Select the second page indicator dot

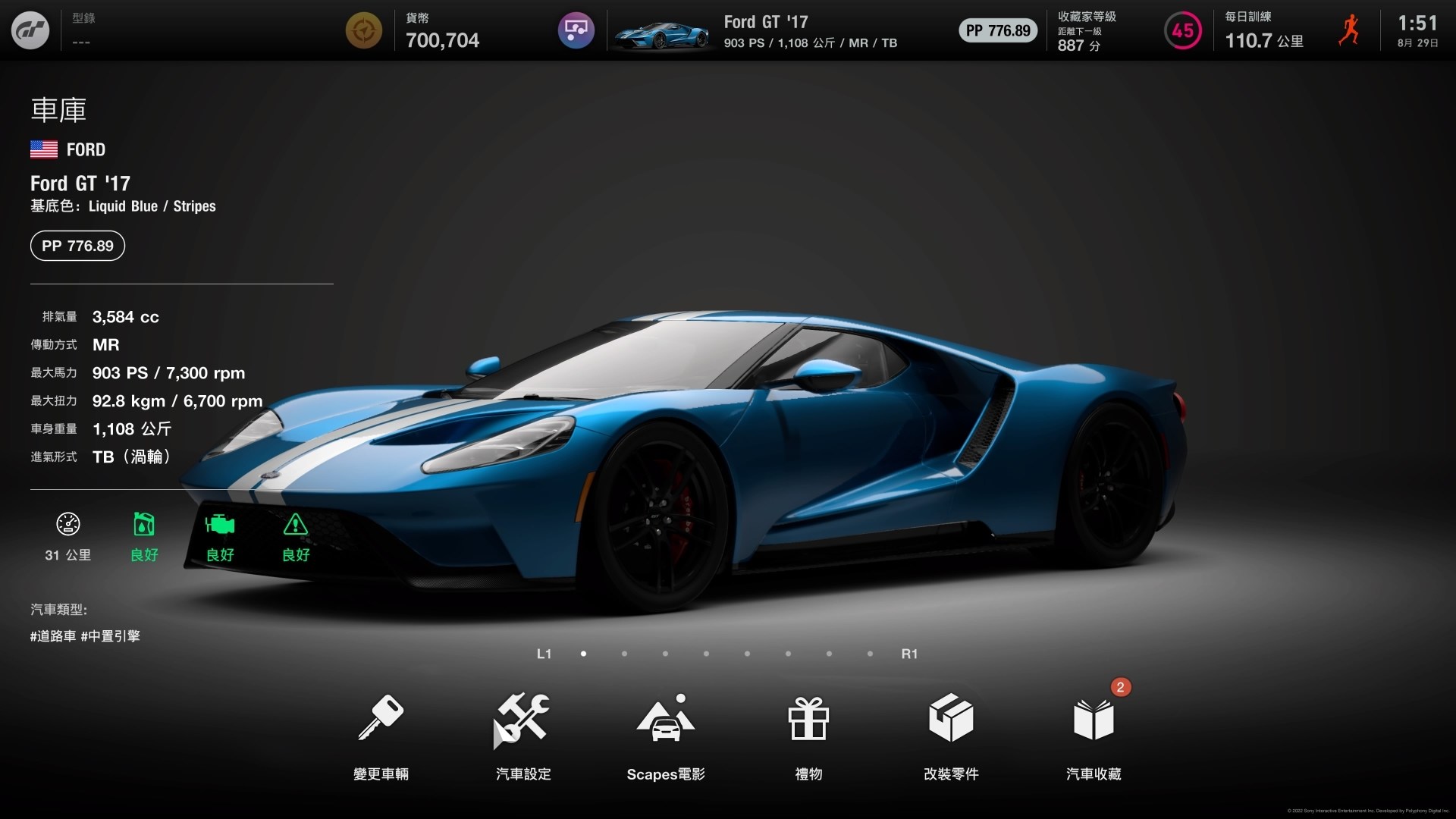624,653
